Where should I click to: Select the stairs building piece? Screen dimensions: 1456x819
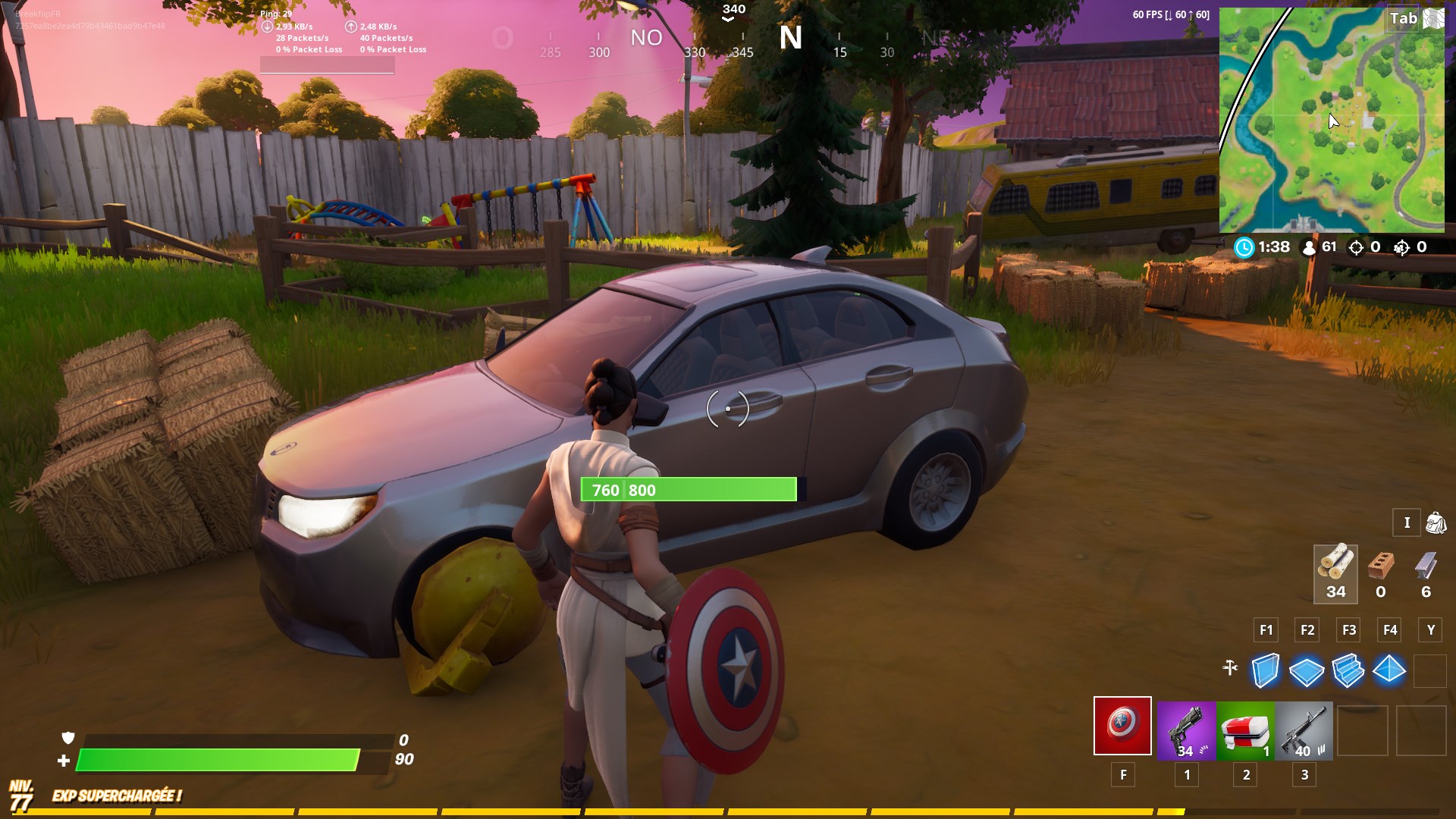(x=1348, y=671)
